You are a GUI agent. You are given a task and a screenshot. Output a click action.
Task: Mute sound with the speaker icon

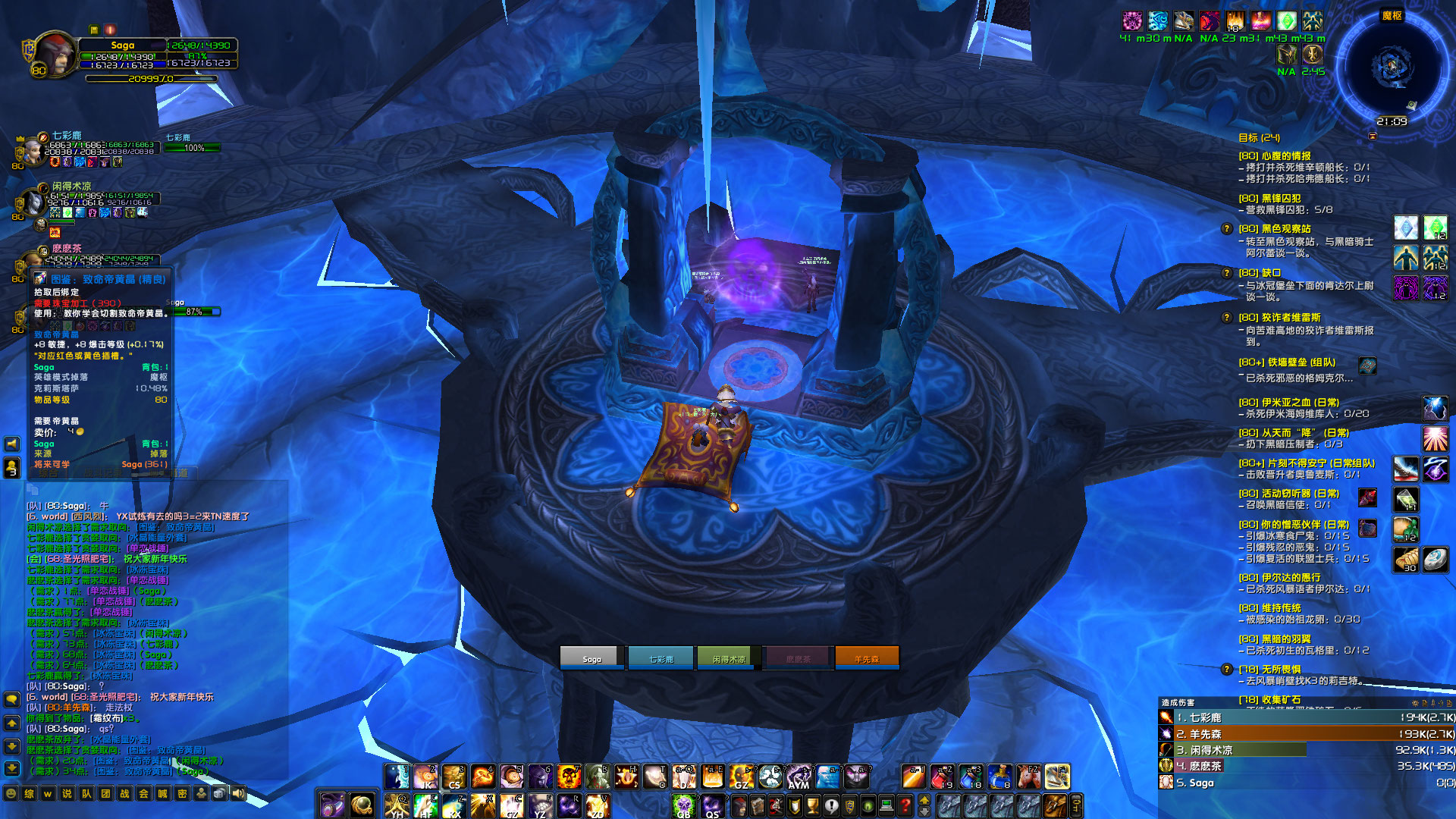click(x=239, y=792)
